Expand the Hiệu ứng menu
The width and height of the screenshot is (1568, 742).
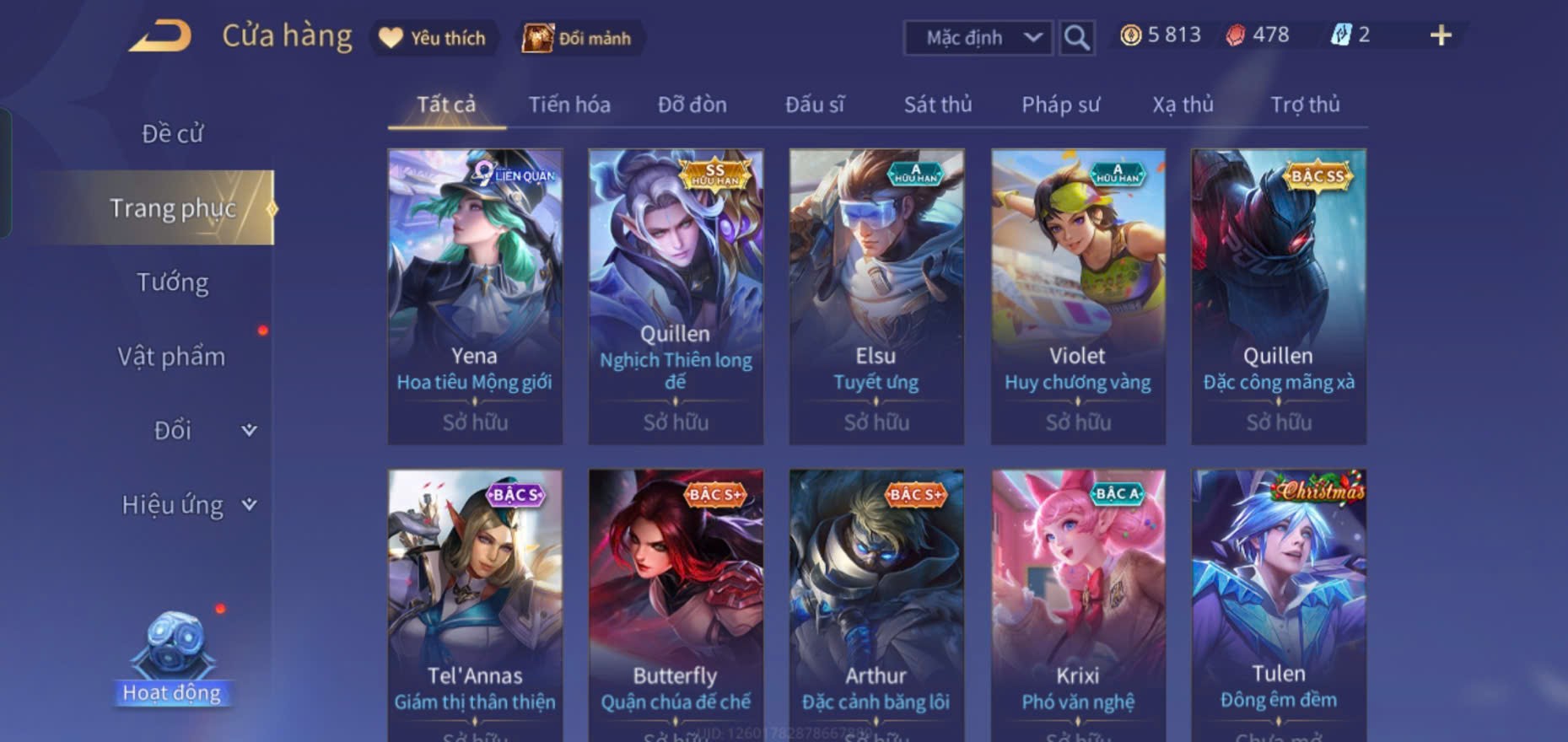pos(187,504)
